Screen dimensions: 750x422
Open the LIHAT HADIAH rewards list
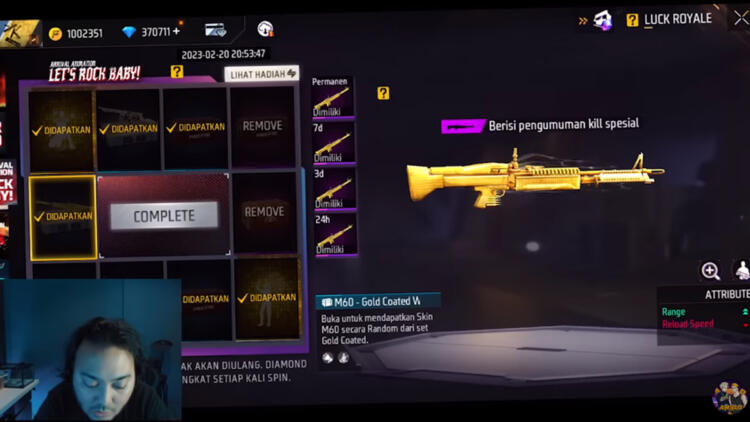(262, 74)
